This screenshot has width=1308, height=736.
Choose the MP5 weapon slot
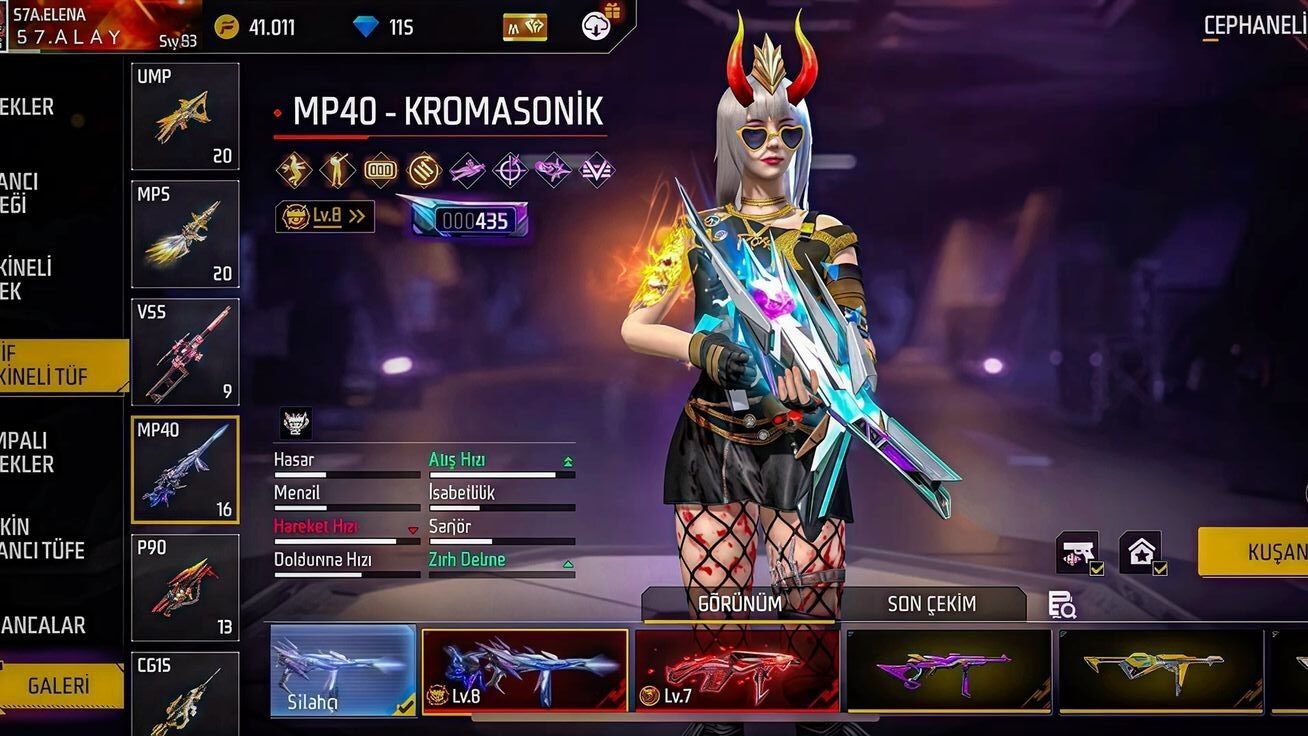click(185, 233)
